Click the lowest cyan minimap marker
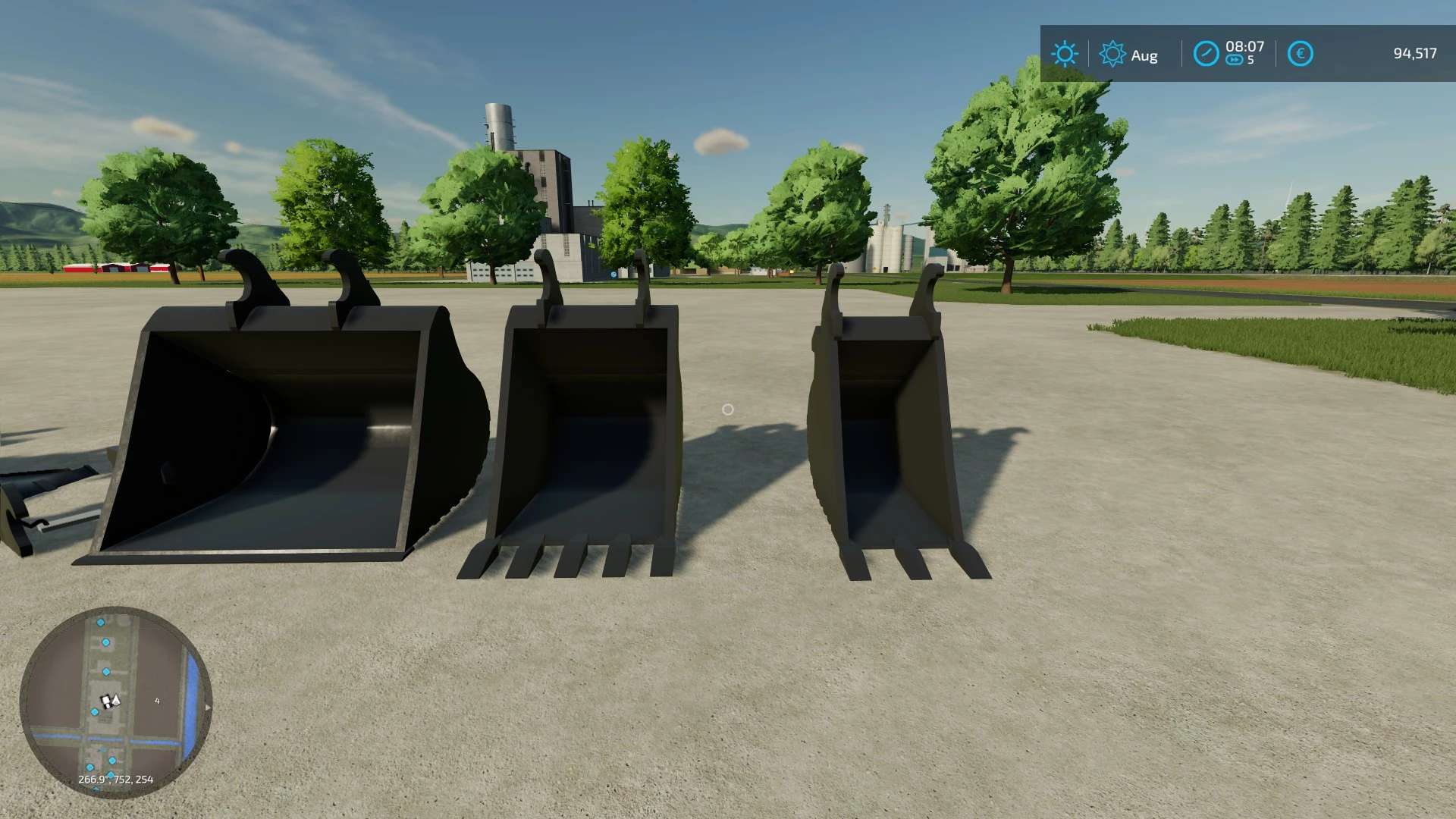This screenshot has width=1456, height=819. 96,788
